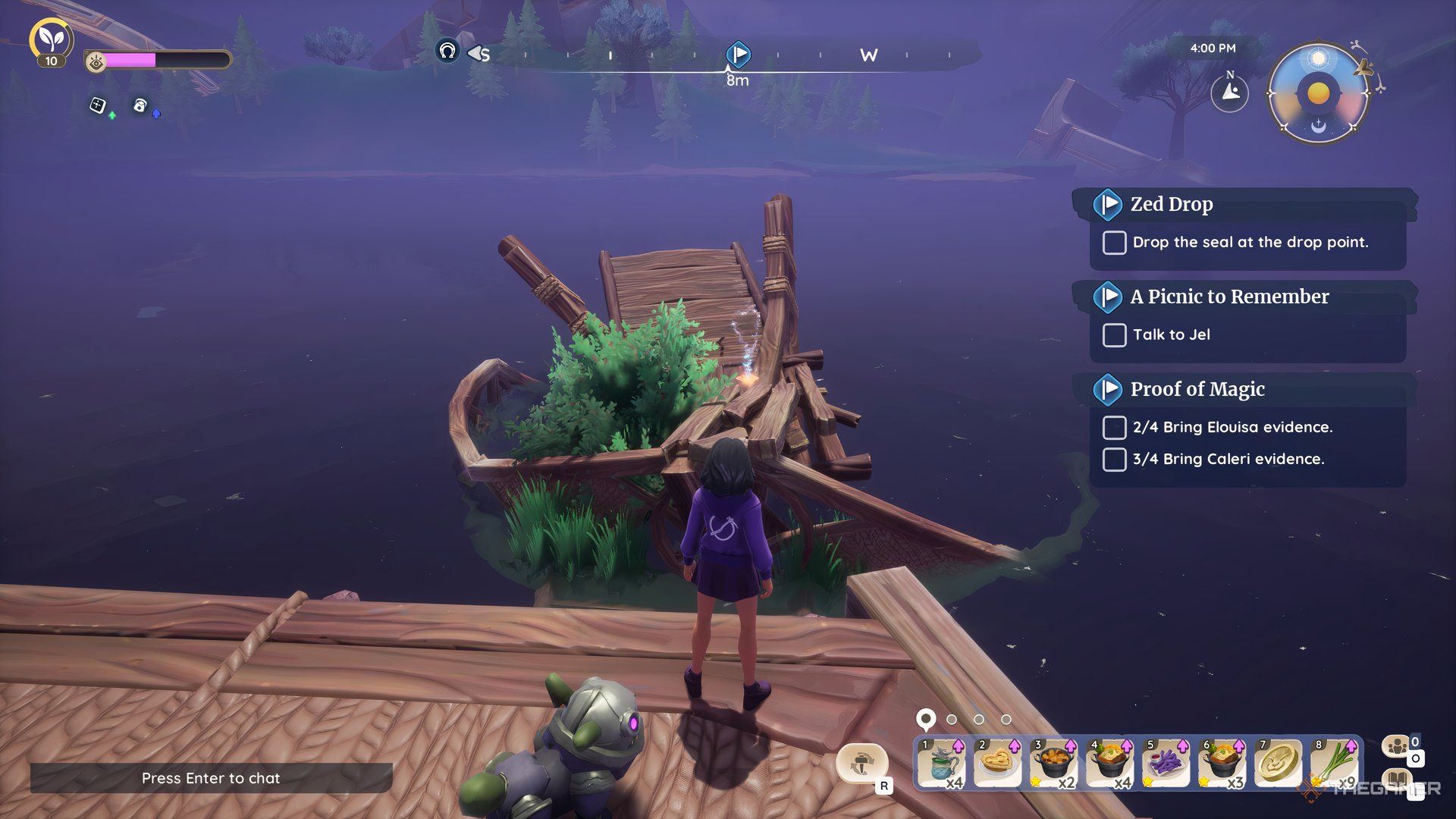Select the Proof of Magic quest entry
Image resolution: width=1456 pixels, height=819 pixels.
click(x=1197, y=389)
